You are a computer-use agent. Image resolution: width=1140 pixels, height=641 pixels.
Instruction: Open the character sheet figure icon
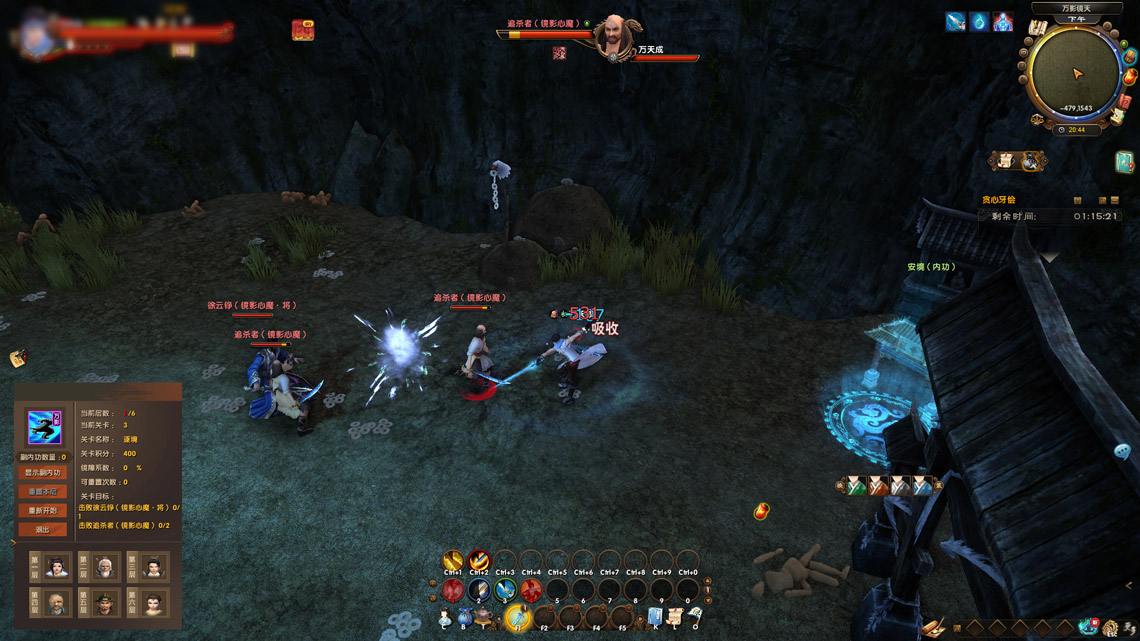click(445, 619)
